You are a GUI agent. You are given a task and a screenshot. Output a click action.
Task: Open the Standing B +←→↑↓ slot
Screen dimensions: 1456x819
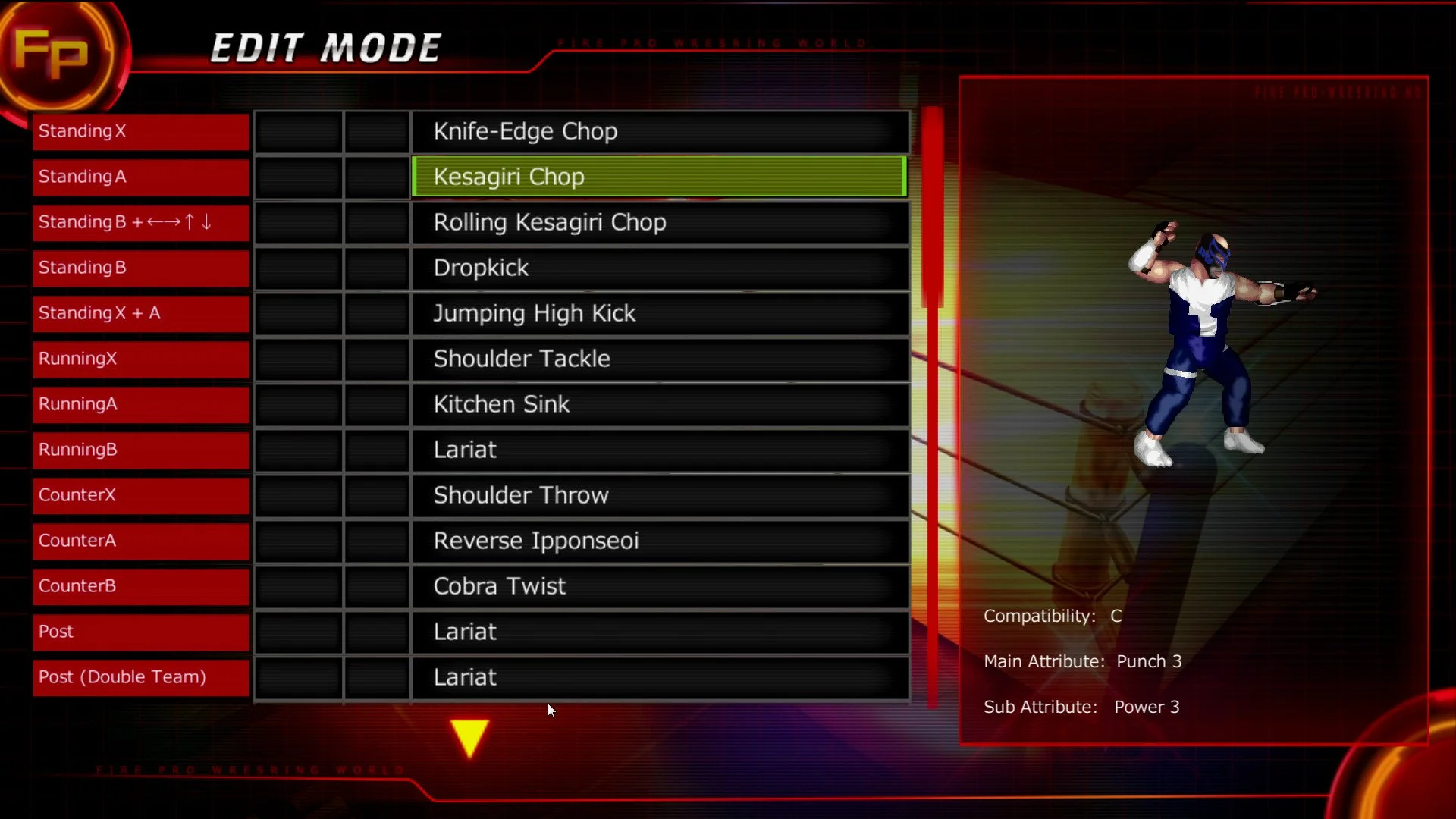(x=140, y=222)
